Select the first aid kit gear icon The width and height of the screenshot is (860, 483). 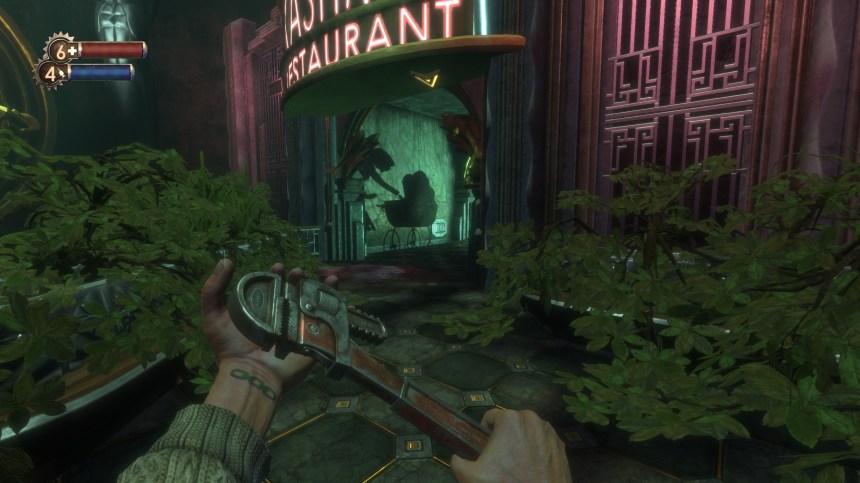click(x=61, y=50)
